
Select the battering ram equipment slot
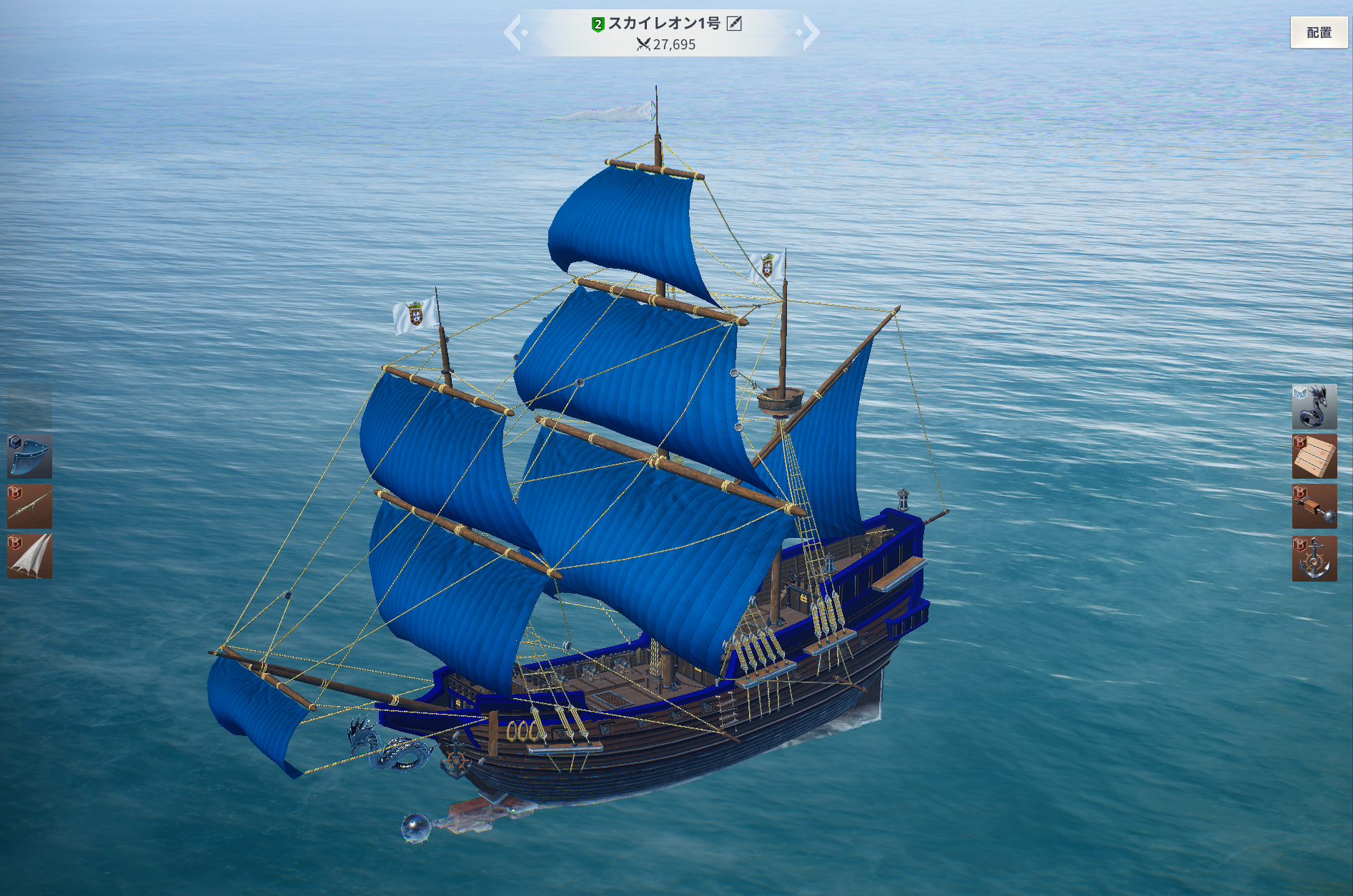coord(1314,507)
